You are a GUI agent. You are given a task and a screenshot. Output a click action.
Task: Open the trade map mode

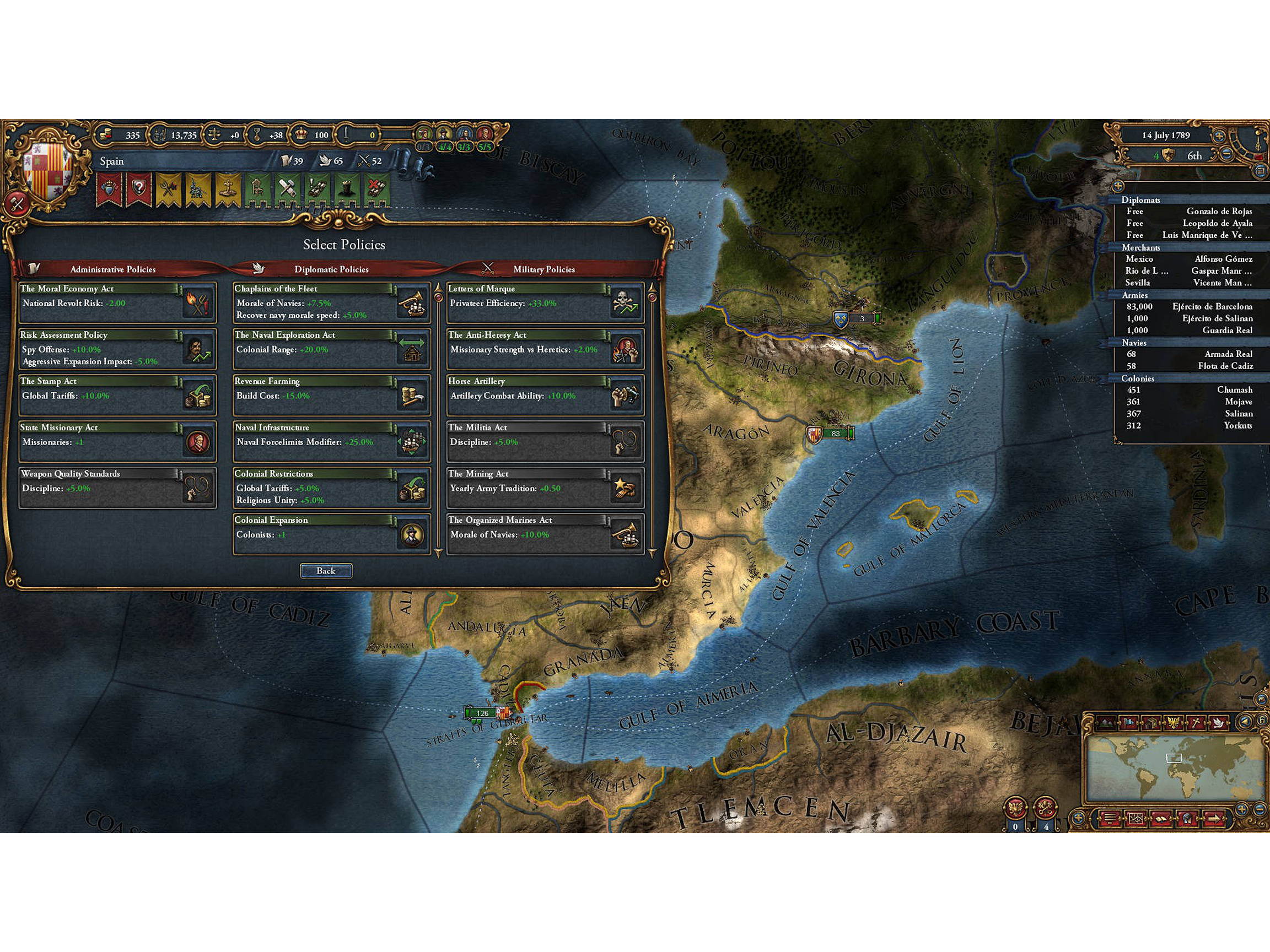(x=1152, y=722)
